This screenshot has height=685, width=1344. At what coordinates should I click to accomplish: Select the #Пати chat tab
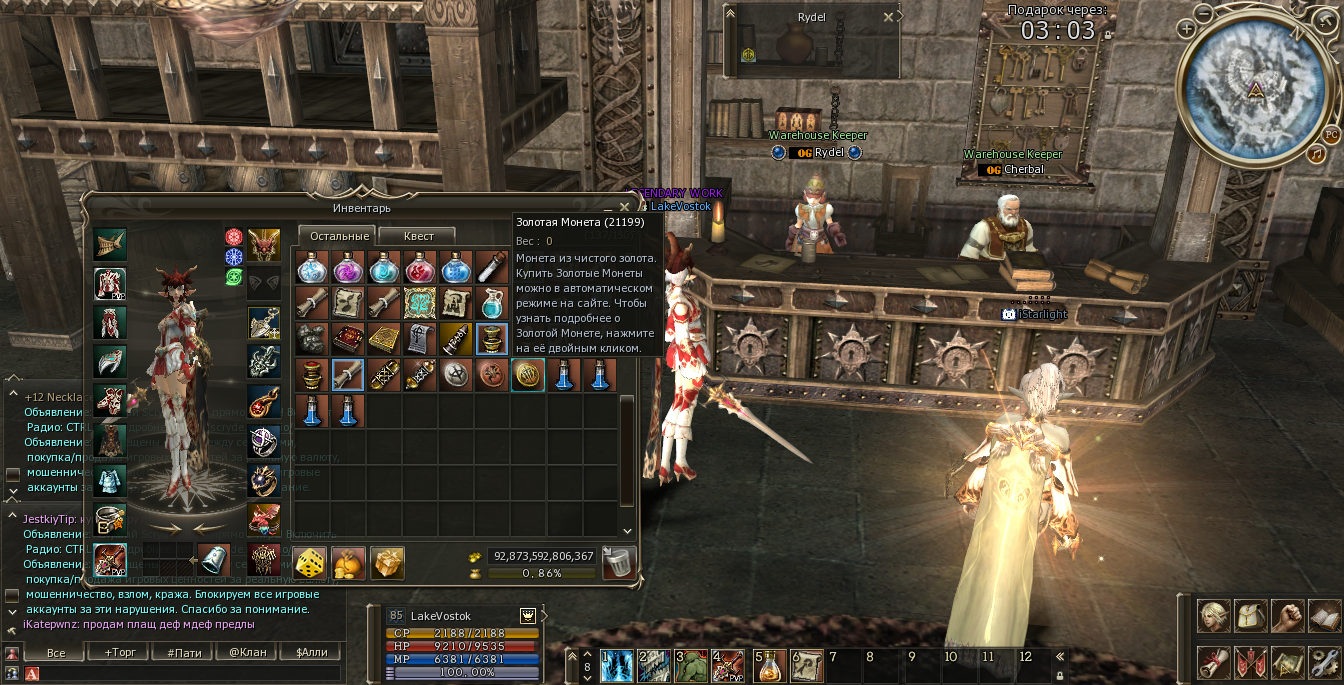tap(184, 653)
